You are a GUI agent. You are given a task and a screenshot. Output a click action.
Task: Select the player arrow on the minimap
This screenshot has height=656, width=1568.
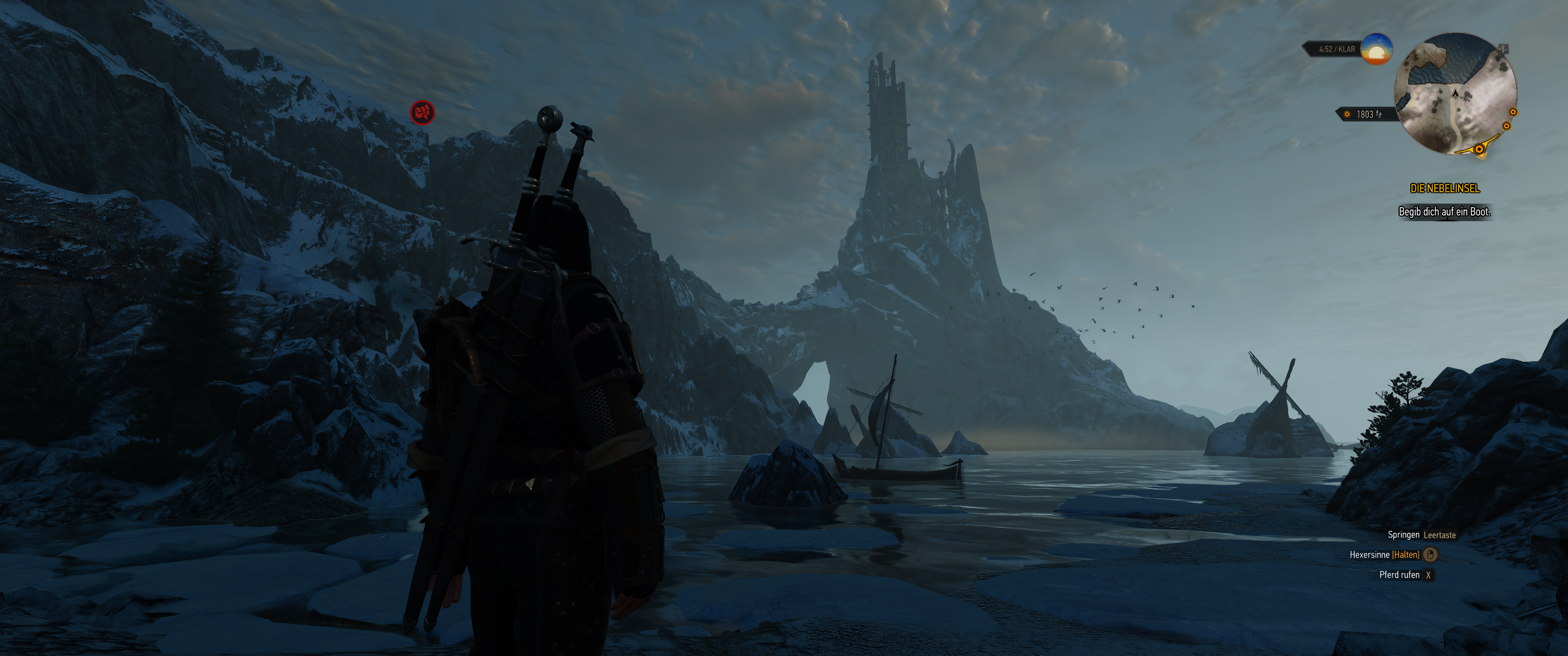pyautogui.click(x=1455, y=94)
